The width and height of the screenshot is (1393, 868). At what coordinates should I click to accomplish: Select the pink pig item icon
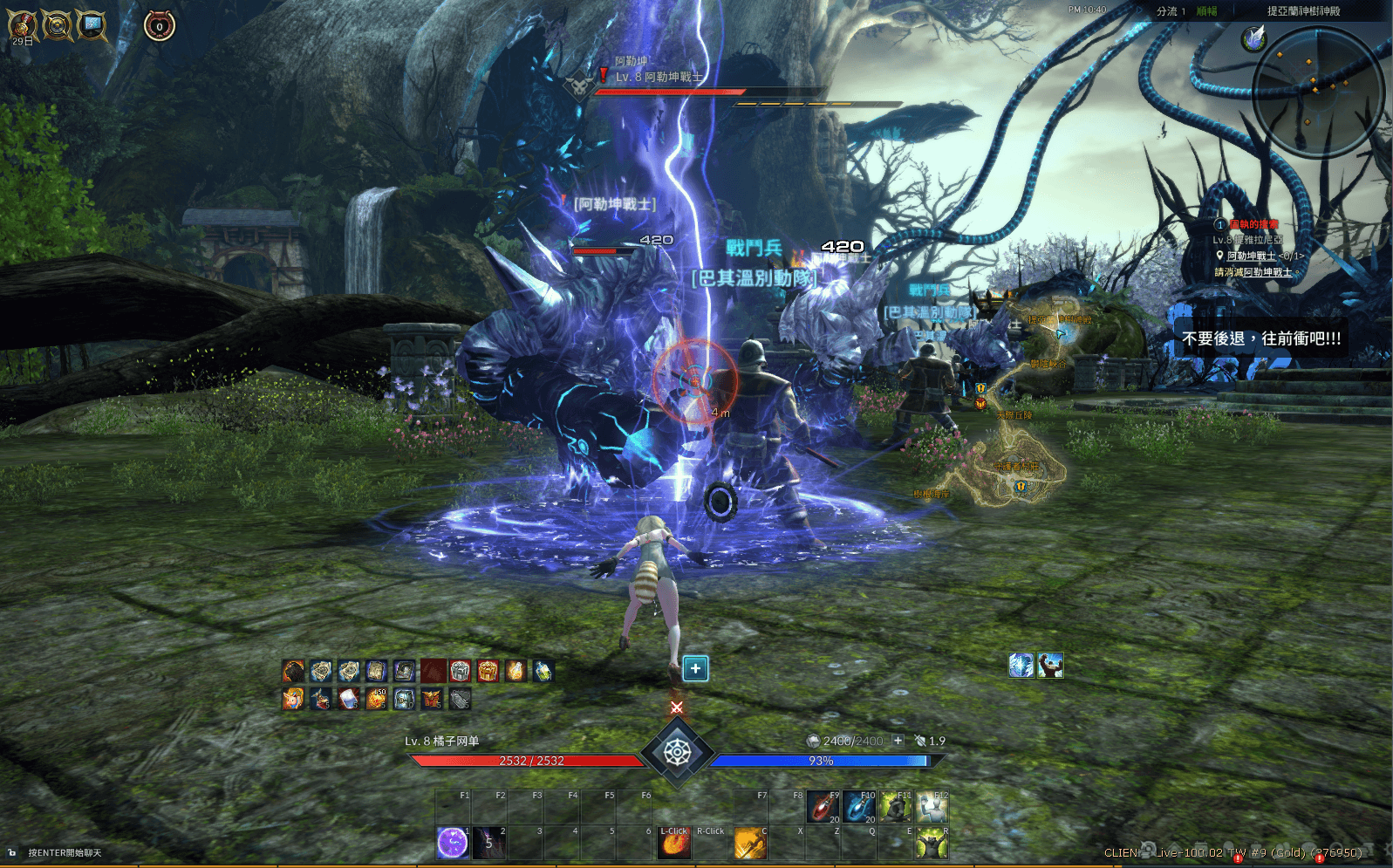pyautogui.click(x=293, y=699)
